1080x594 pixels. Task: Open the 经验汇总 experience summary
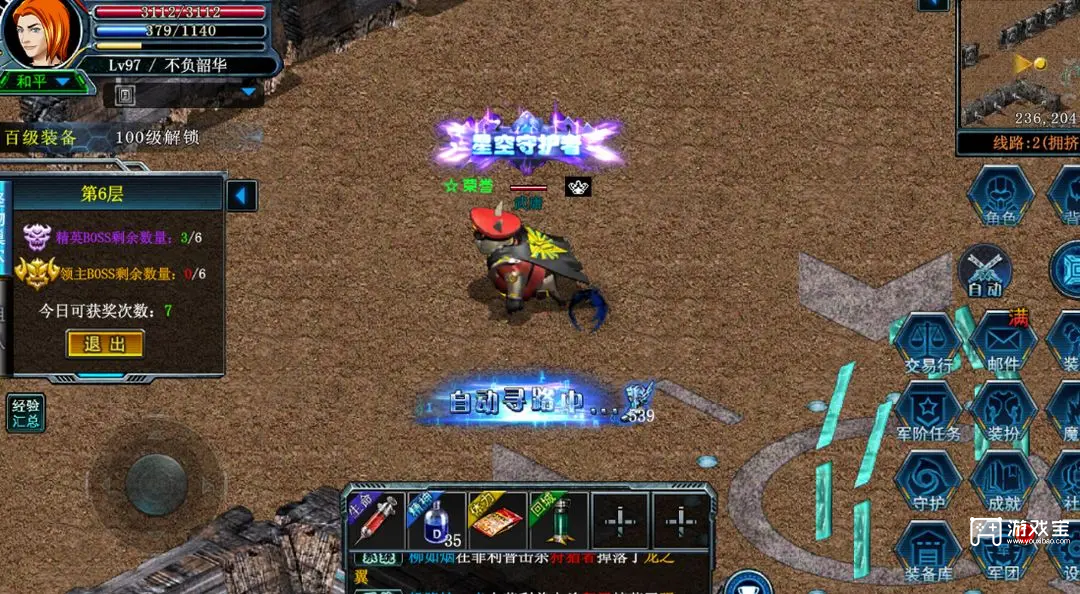(x=26, y=412)
